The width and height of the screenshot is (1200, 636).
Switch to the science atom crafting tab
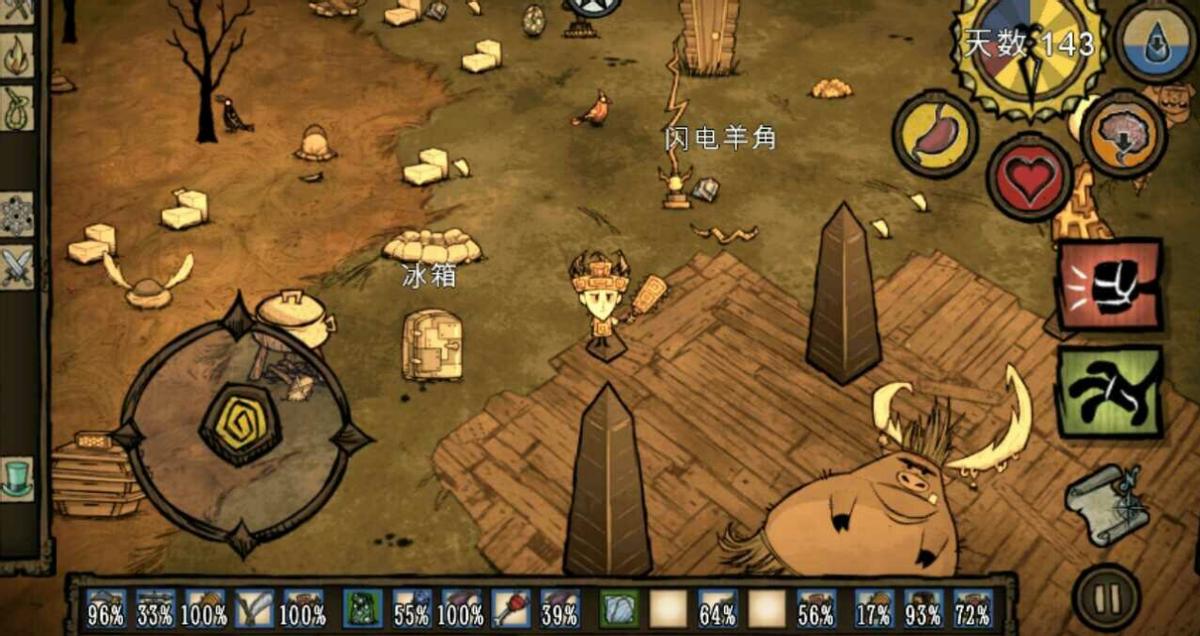[x=17, y=214]
